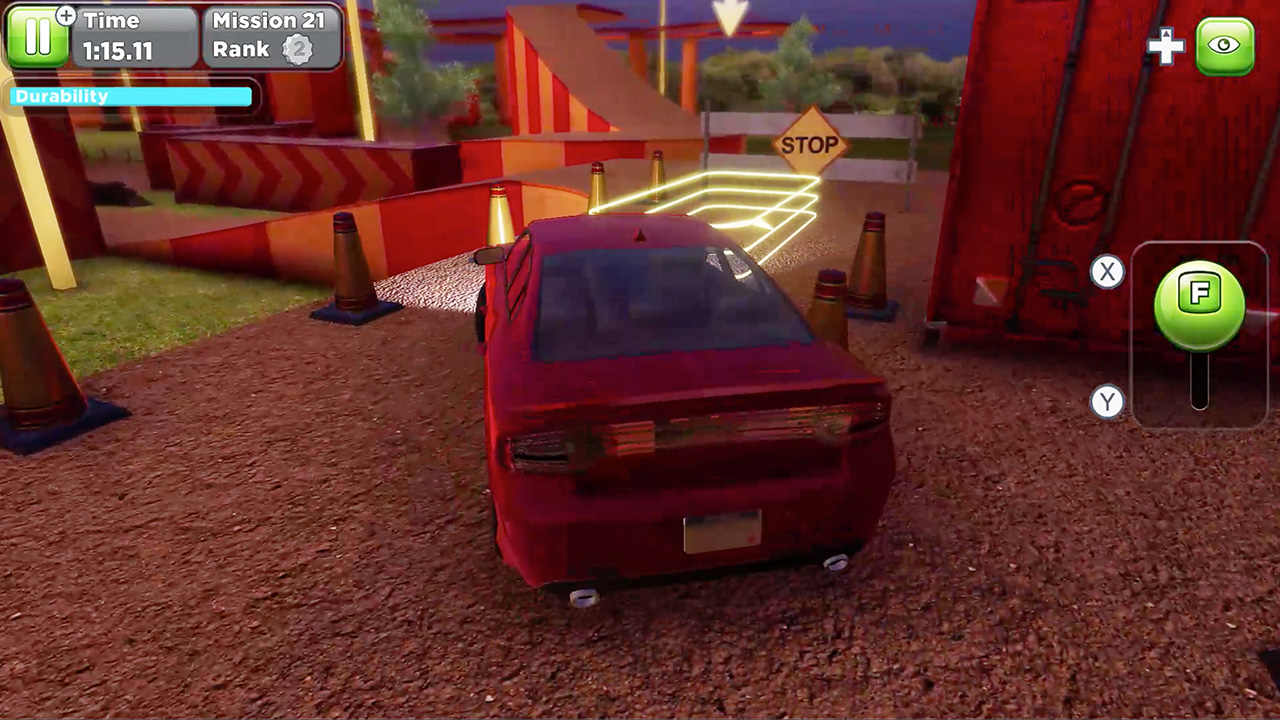Tap the Durability progress bar
This screenshot has width=1280, height=720.
(x=128, y=96)
